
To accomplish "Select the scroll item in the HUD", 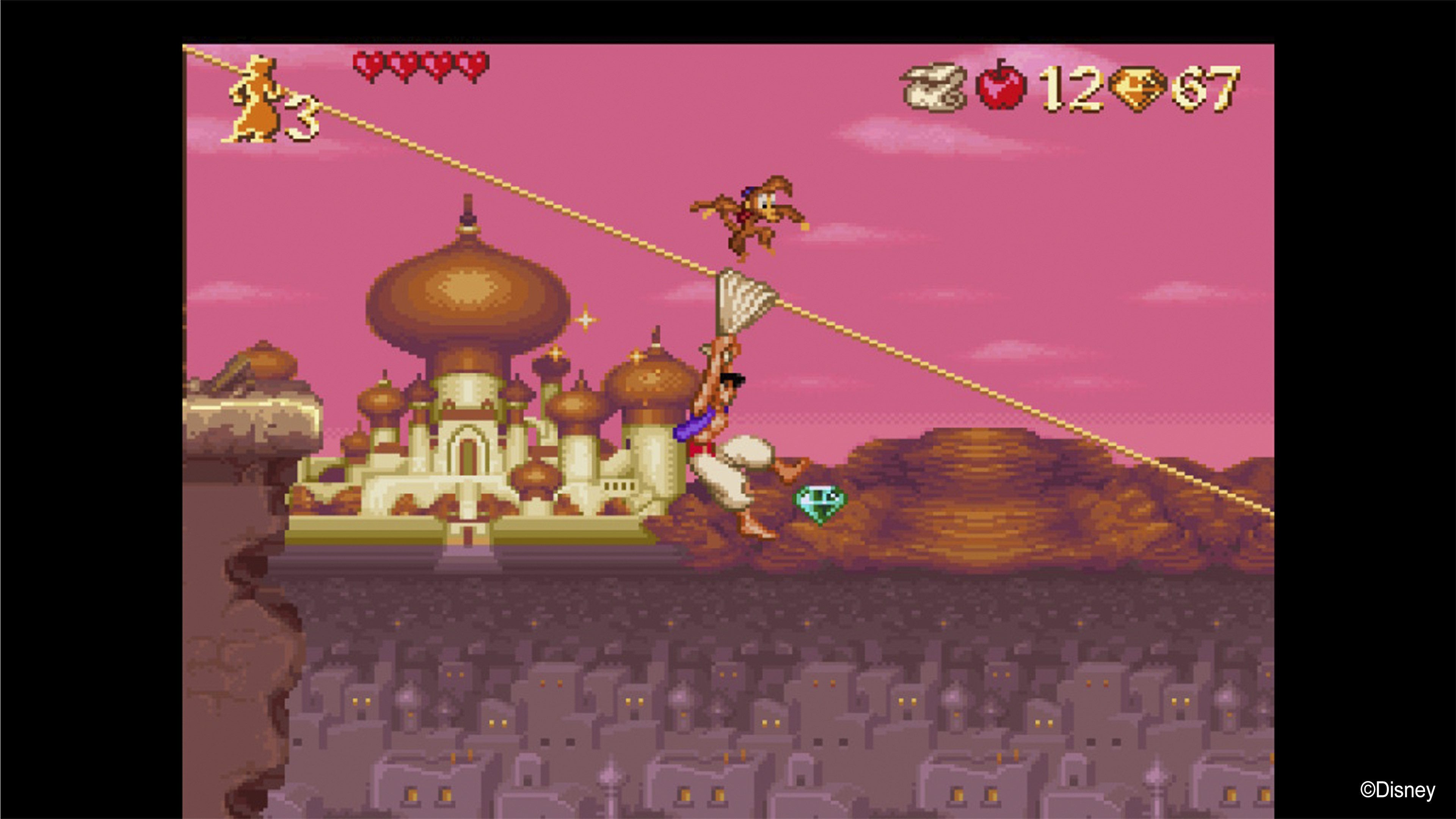I will pos(938,85).
